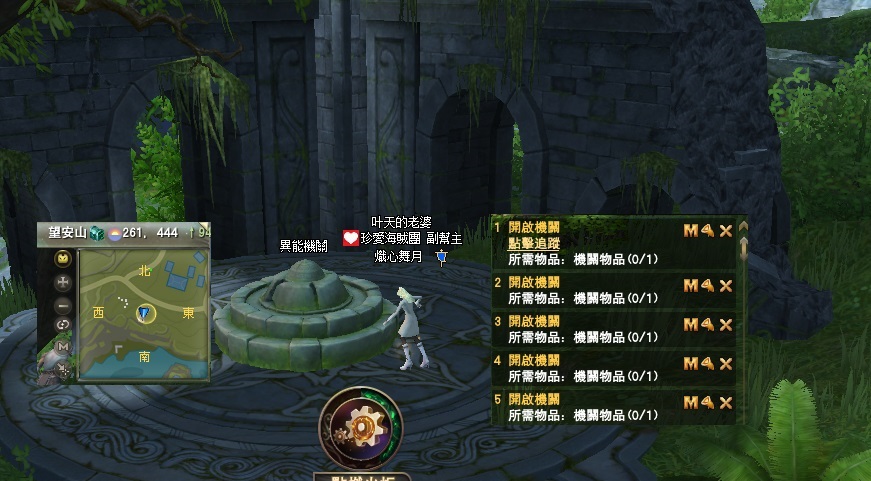Open the world map via minimap M button
The height and width of the screenshot is (481, 871).
62,347
